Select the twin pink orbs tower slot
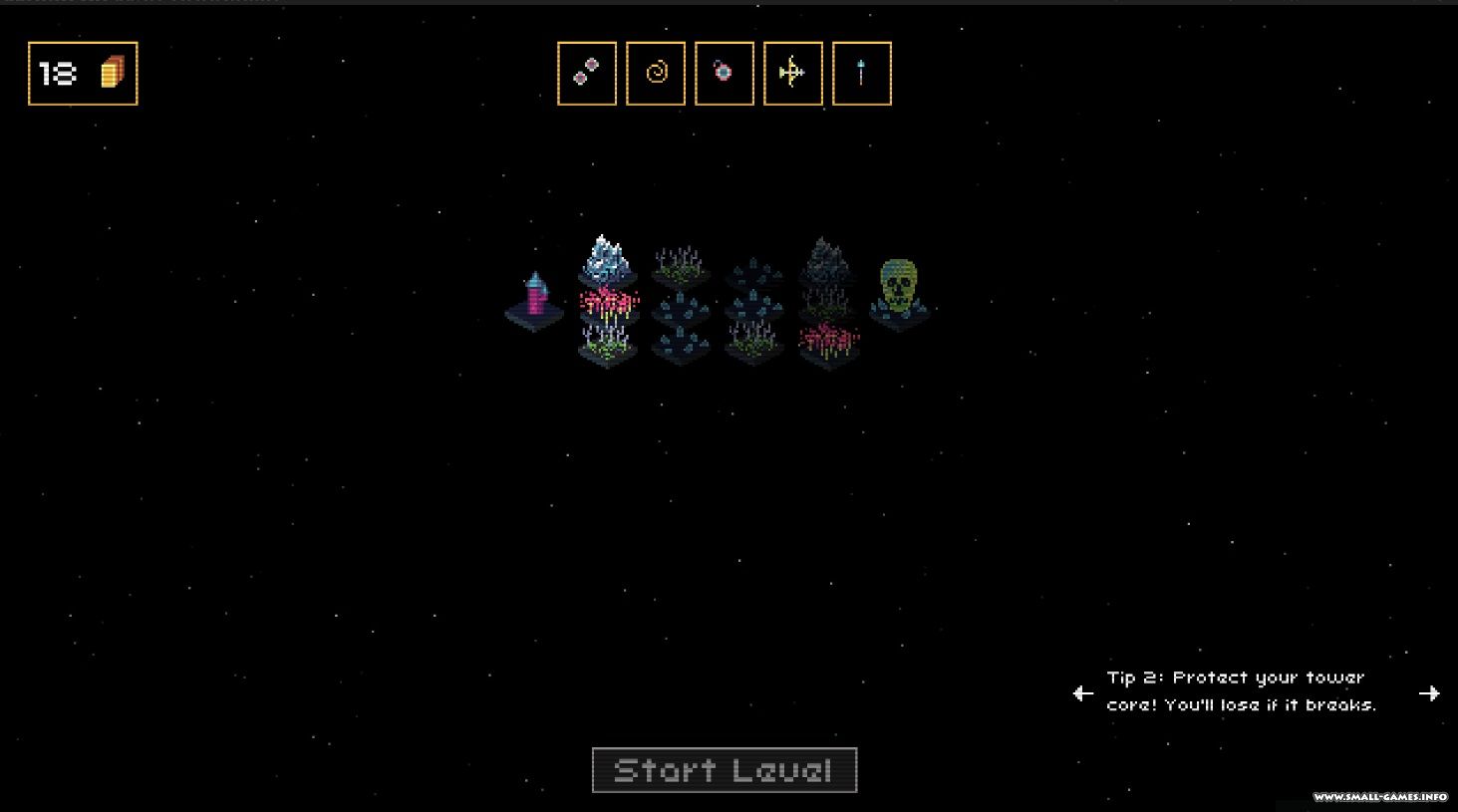This screenshot has height=812, width=1458. point(587,73)
